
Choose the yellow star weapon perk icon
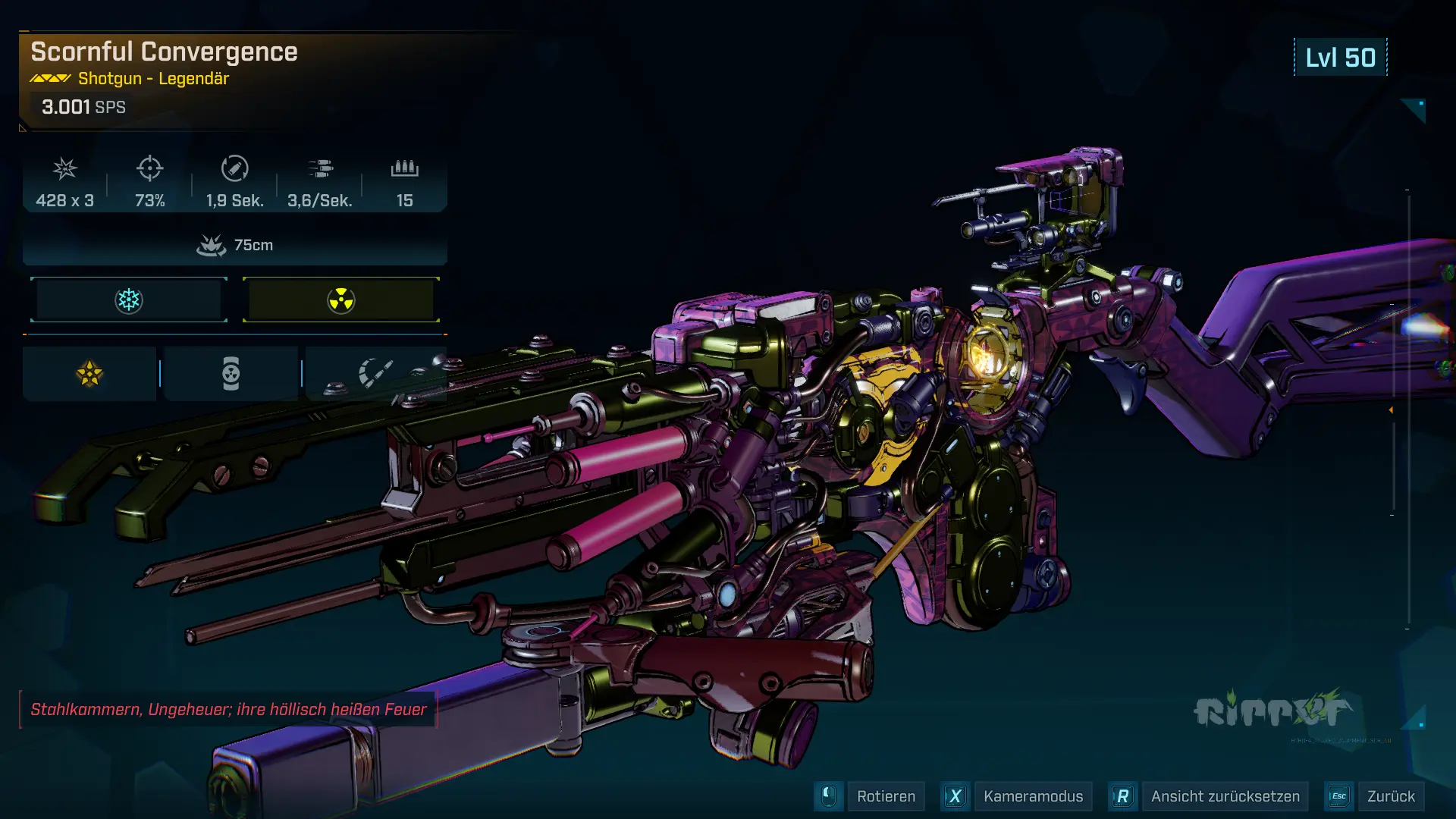pyautogui.click(x=89, y=374)
